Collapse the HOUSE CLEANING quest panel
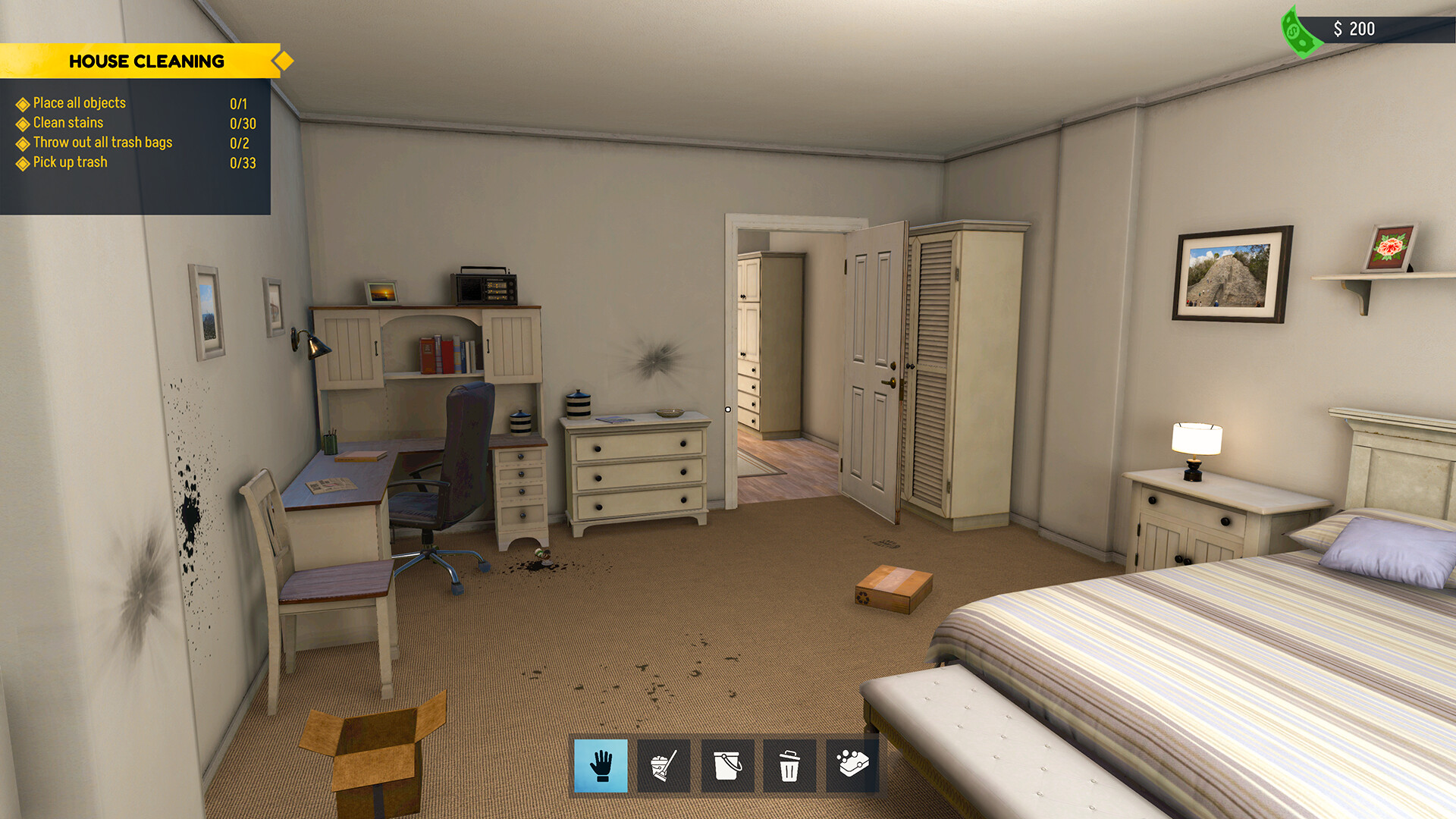 tap(147, 61)
